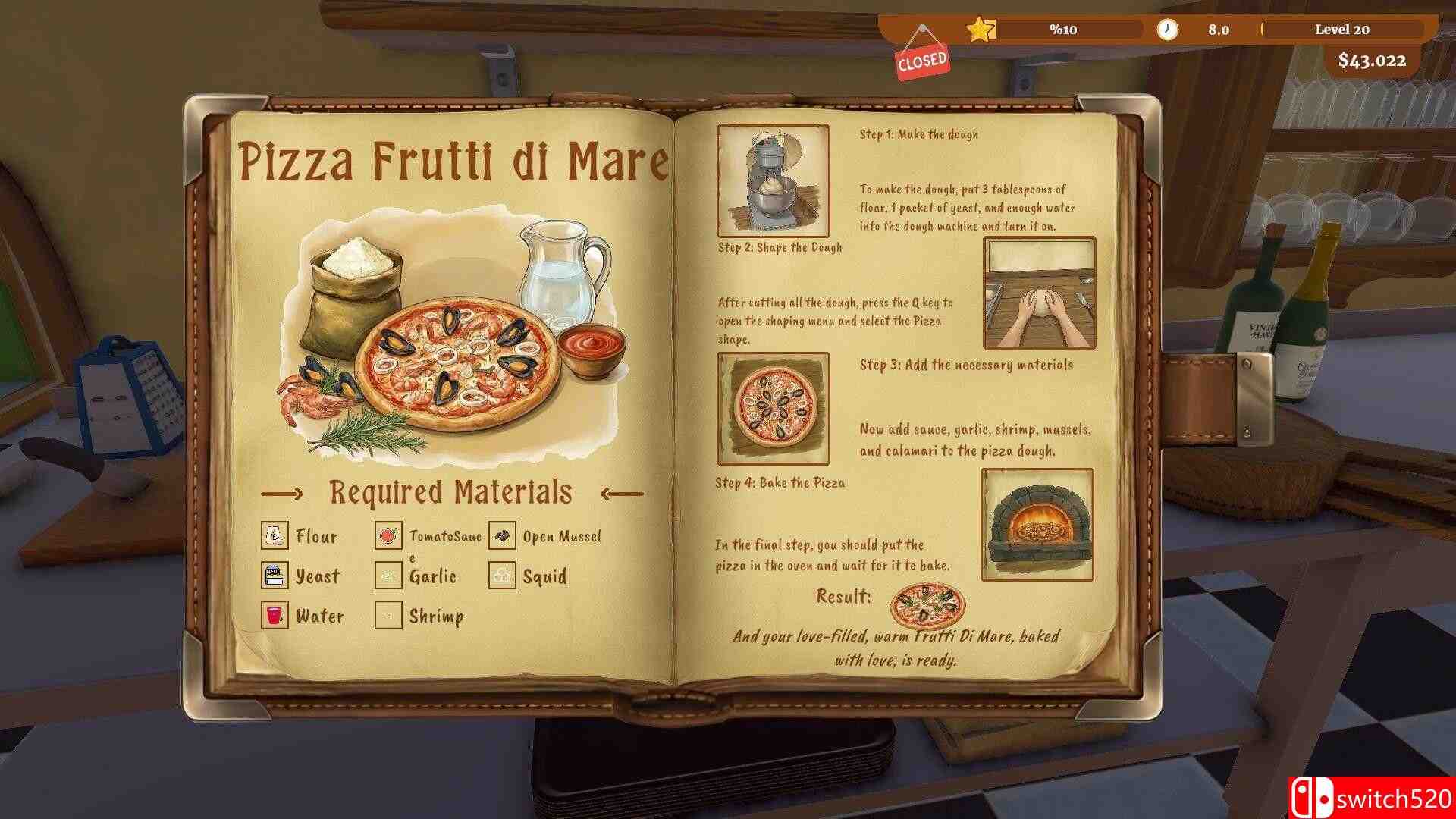This screenshot has height=819, width=1456.
Task: Click the Step 3 topped pizza thumbnail
Action: [773, 408]
